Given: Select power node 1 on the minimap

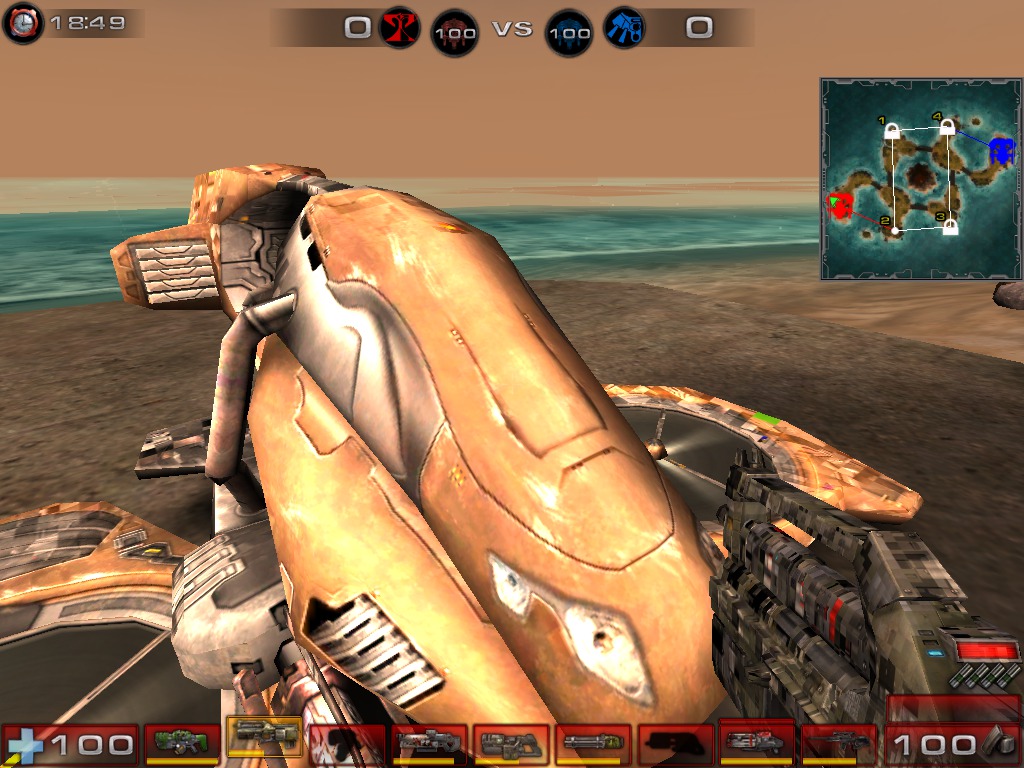Looking at the screenshot, I should click(892, 131).
